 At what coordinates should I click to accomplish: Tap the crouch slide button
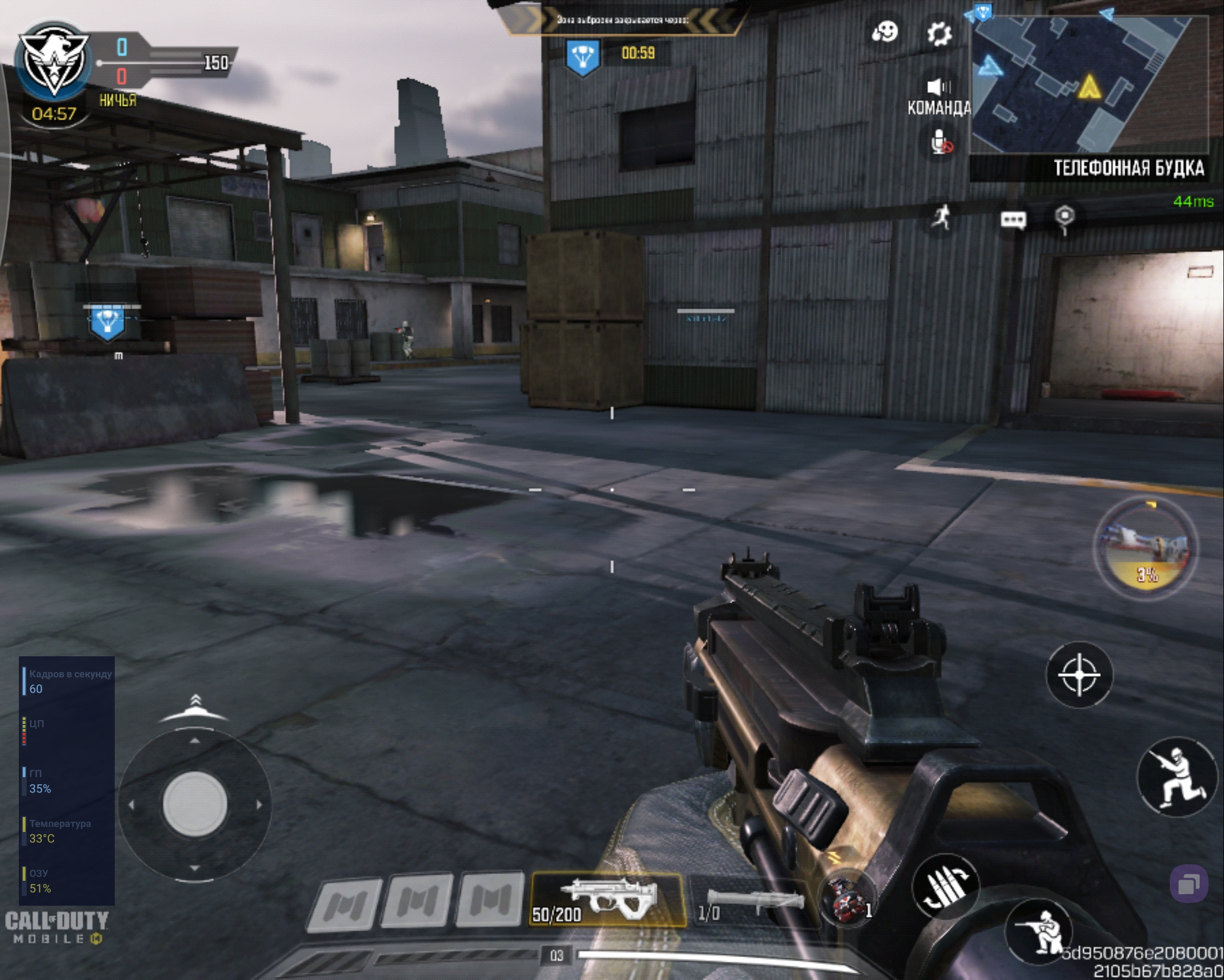click(x=1177, y=777)
